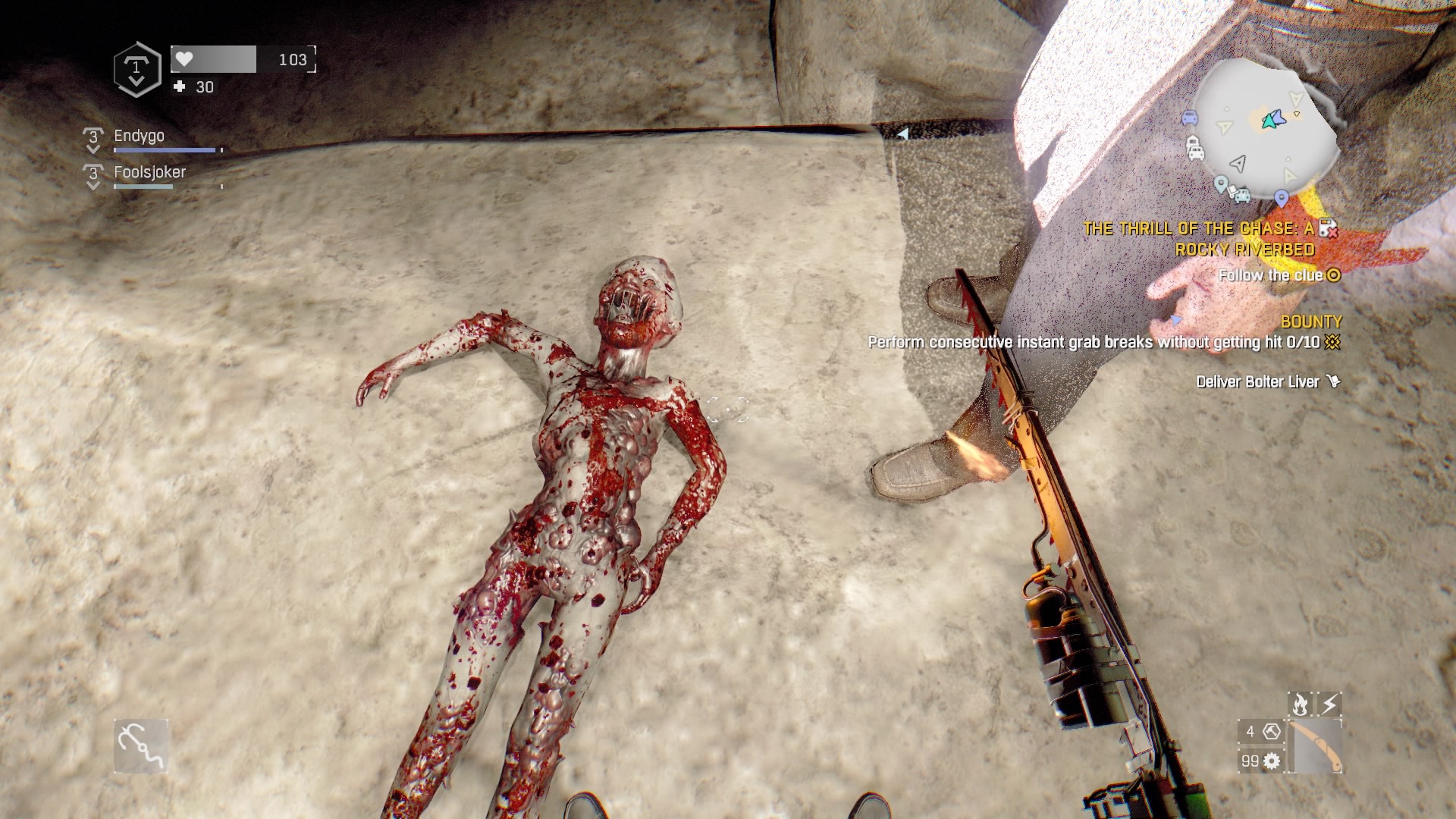Viewport: 1456px width, 819px height.
Task: Select the BOUNTY section header
Action: coord(1312,322)
